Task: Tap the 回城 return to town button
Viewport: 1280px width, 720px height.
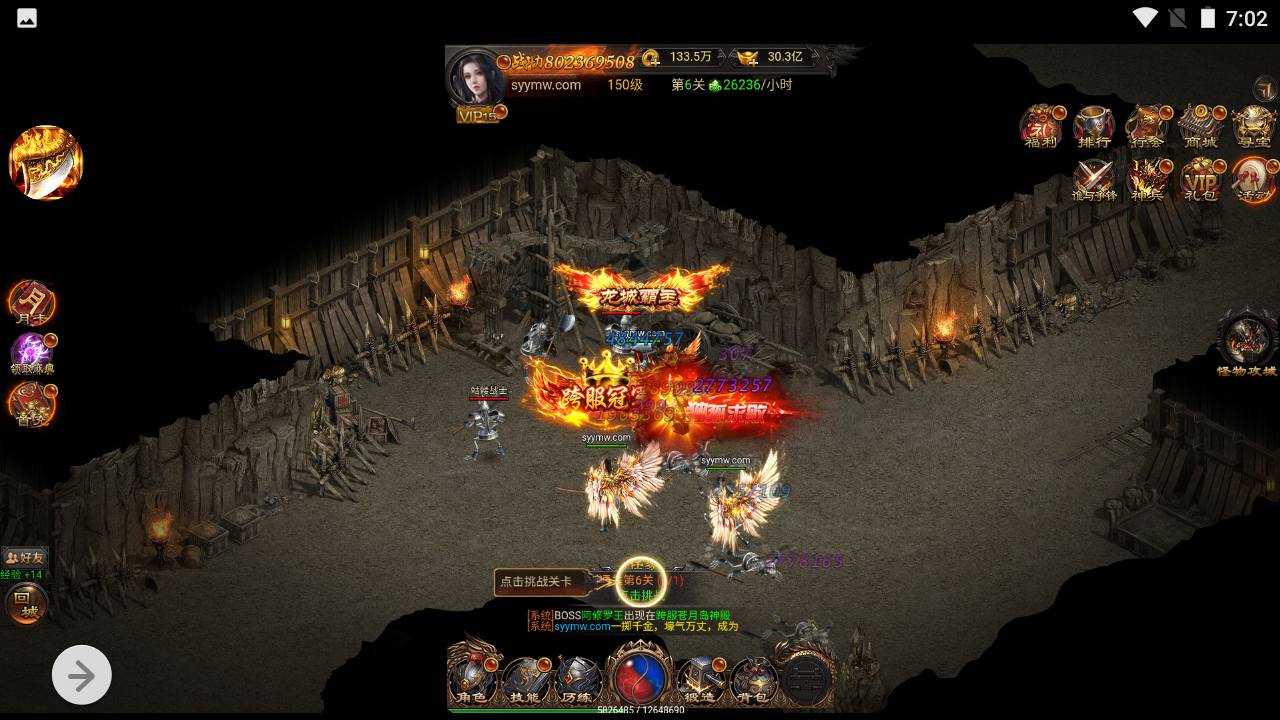Action: click(x=27, y=604)
